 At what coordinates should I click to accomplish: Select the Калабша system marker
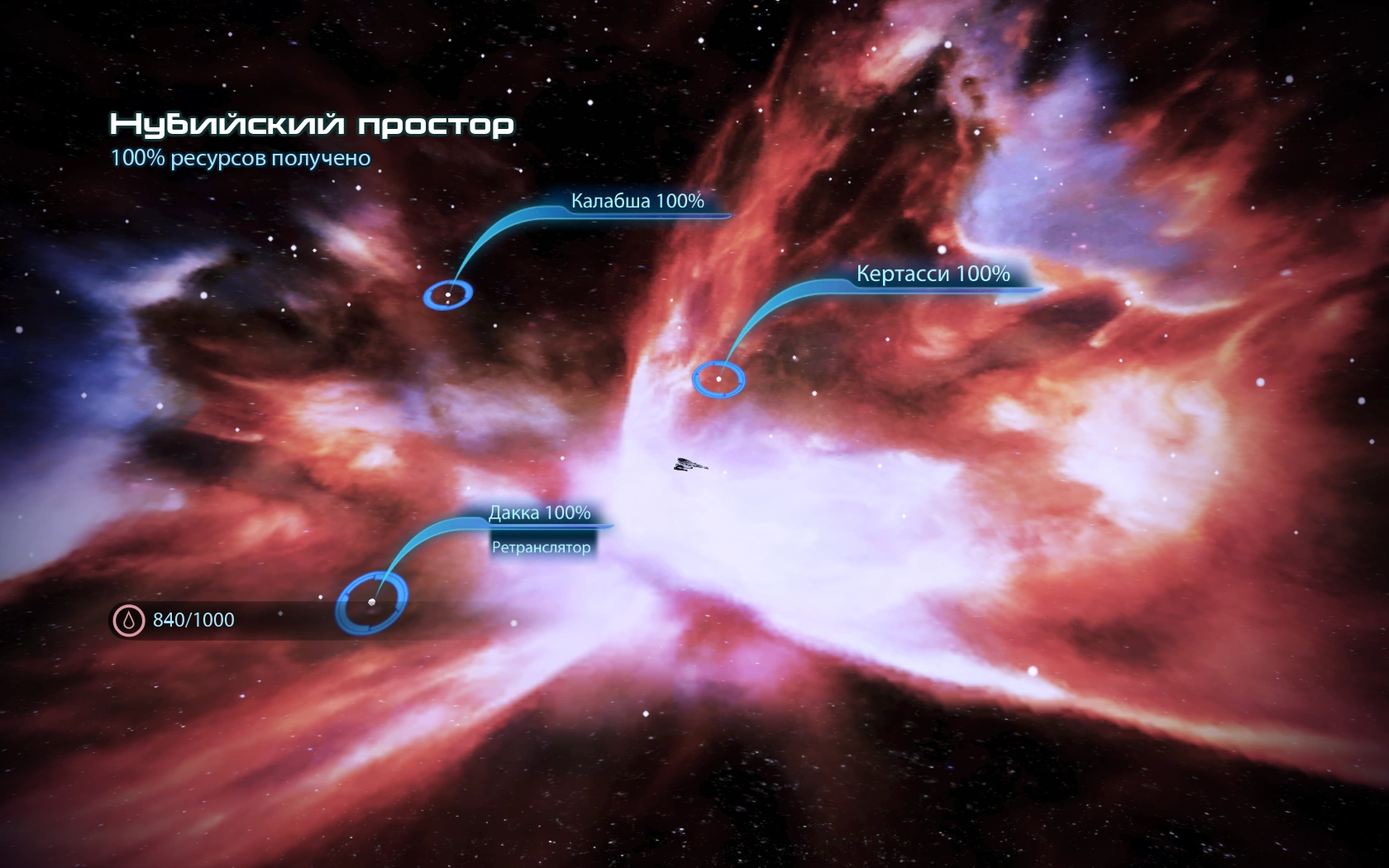point(447,294)
